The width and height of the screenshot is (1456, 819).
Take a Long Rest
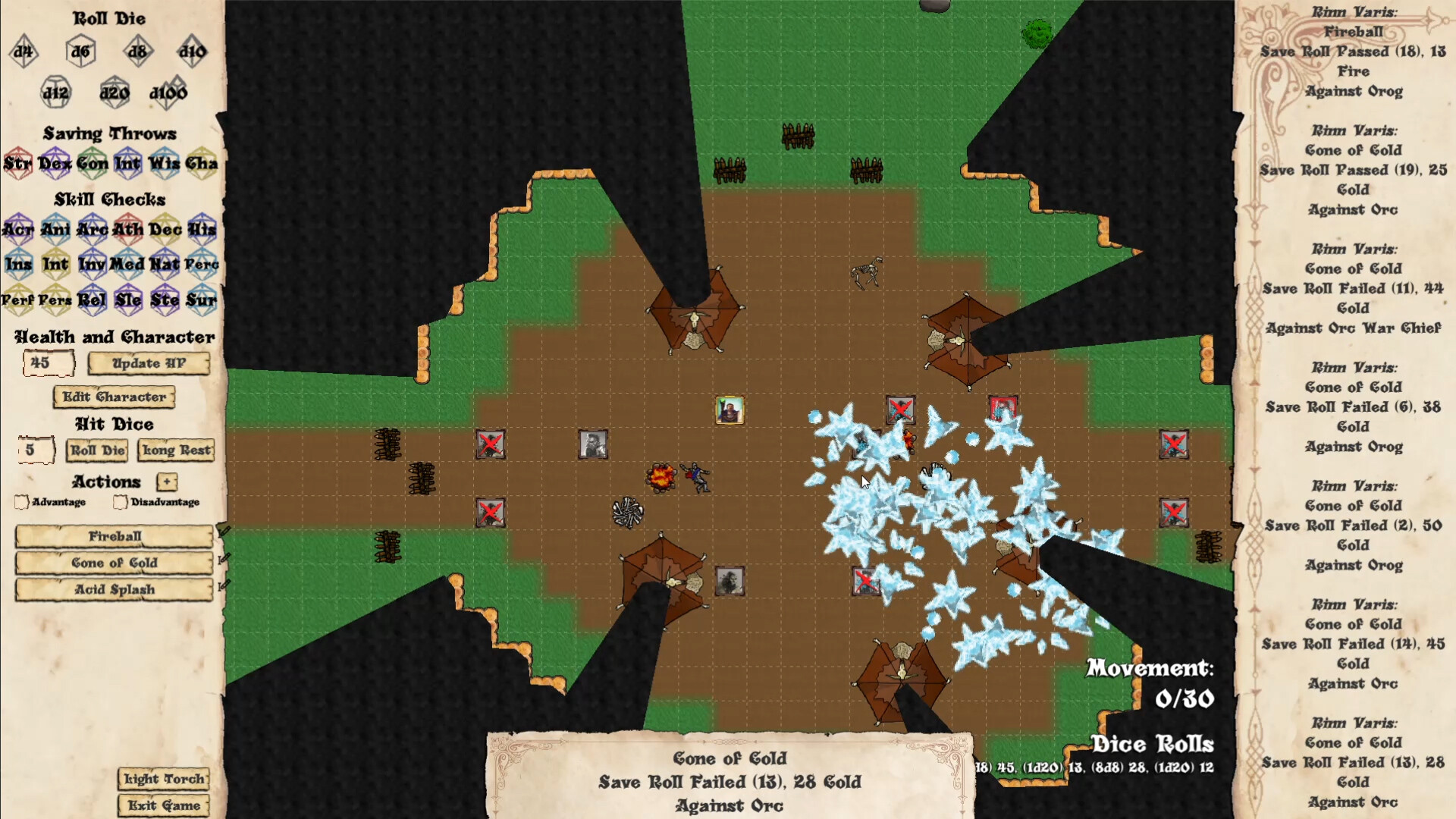pyautogui.click(x=176, y=450)
